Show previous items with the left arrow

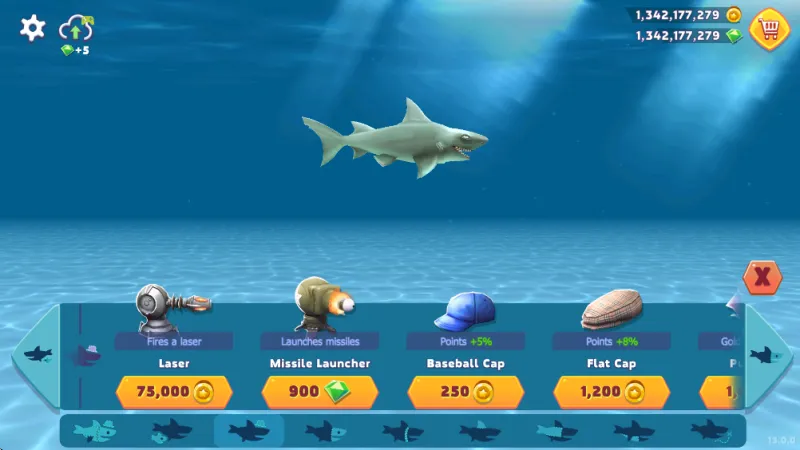(x=36, y=354)
